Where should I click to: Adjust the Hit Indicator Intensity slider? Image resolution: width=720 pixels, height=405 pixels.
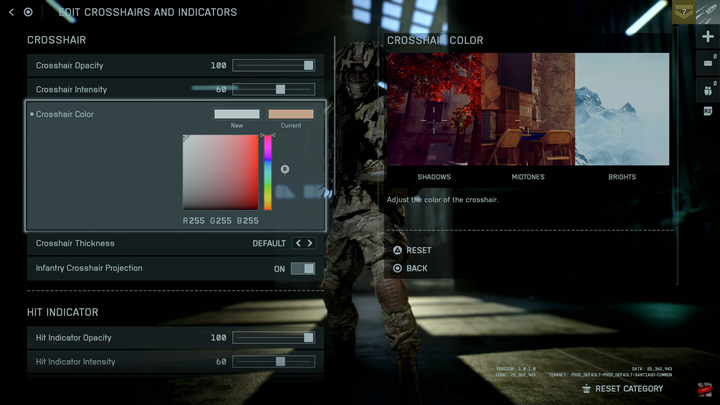point(274,362)
